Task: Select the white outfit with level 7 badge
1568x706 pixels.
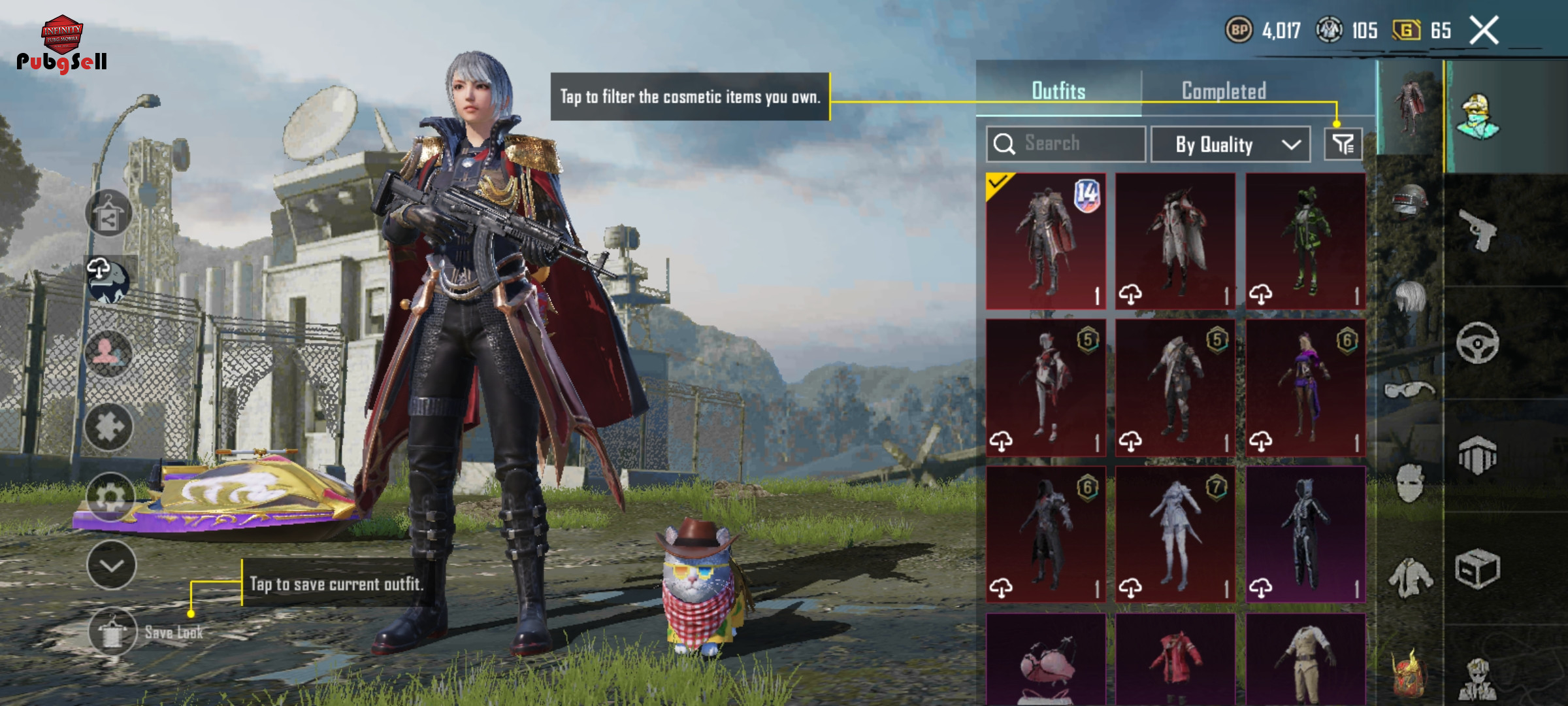Action: click(x=1175, y=534)
